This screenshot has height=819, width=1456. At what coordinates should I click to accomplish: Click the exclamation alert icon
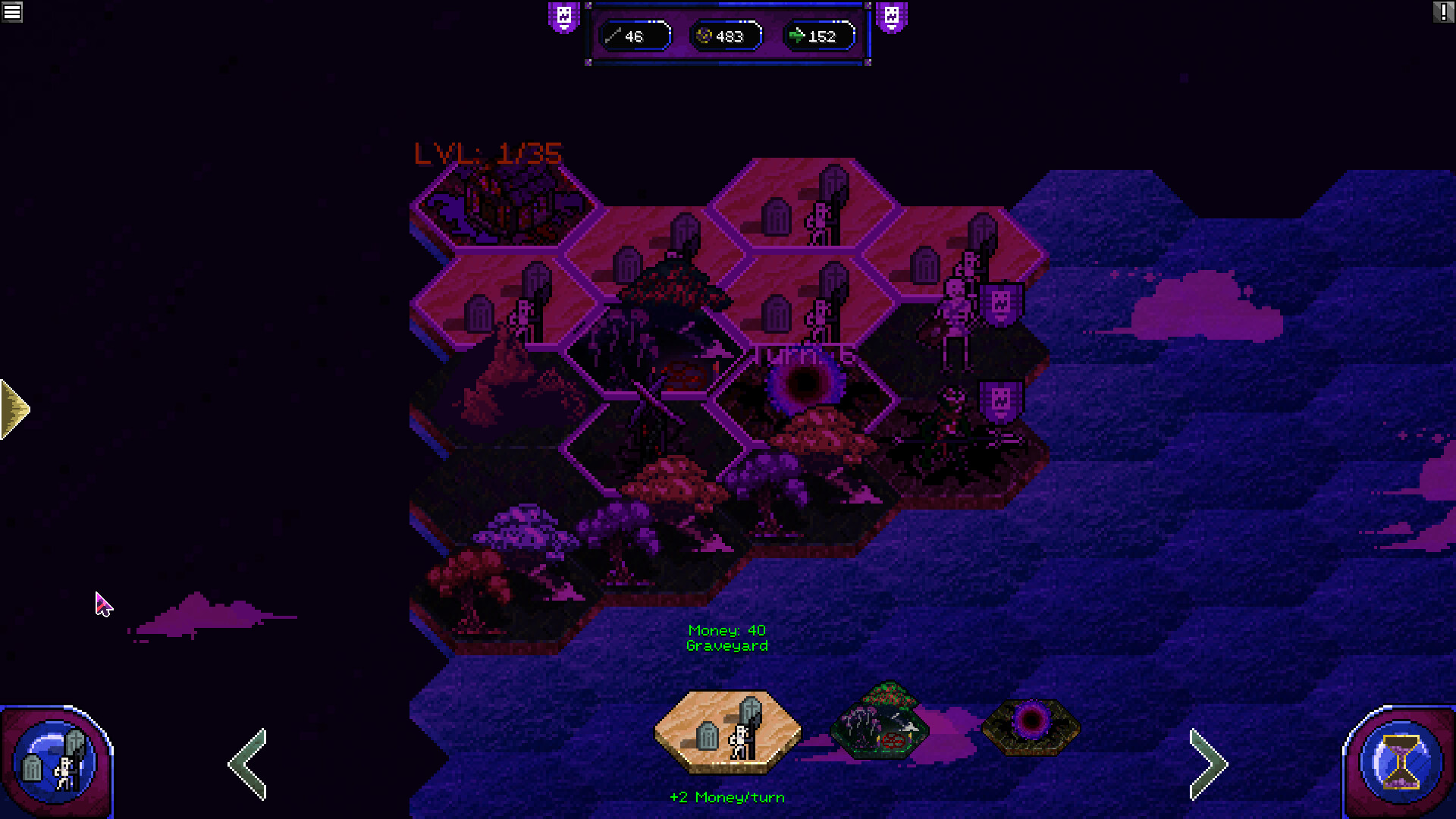click(x=1443, y=12)
